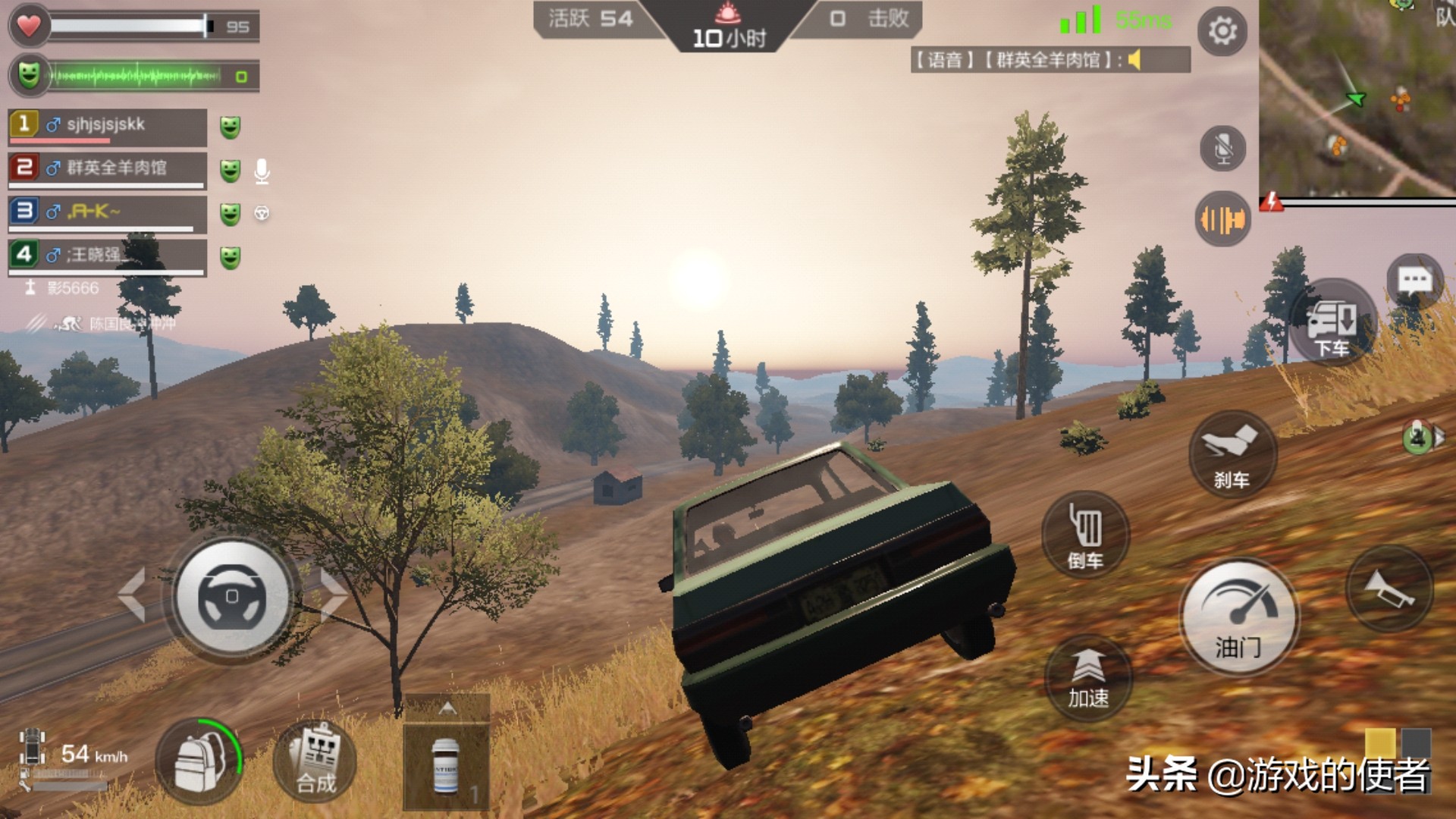The width and height of the screenshot is (1456, 819).
Task: Toggle the orange voice speaker button
Action: tap(1222, 220)
